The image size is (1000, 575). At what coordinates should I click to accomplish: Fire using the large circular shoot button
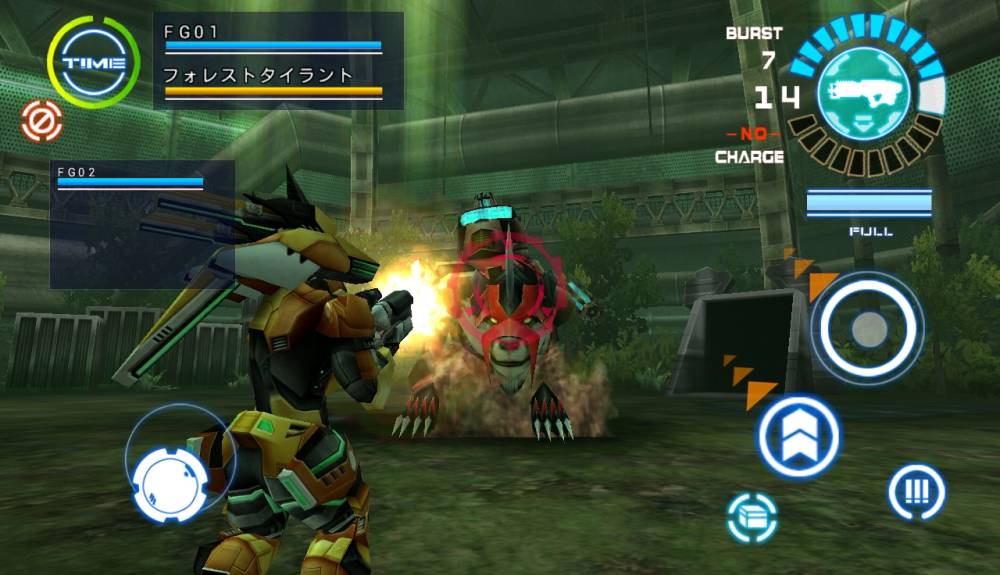pyautogui.click(x=867, y=327)
